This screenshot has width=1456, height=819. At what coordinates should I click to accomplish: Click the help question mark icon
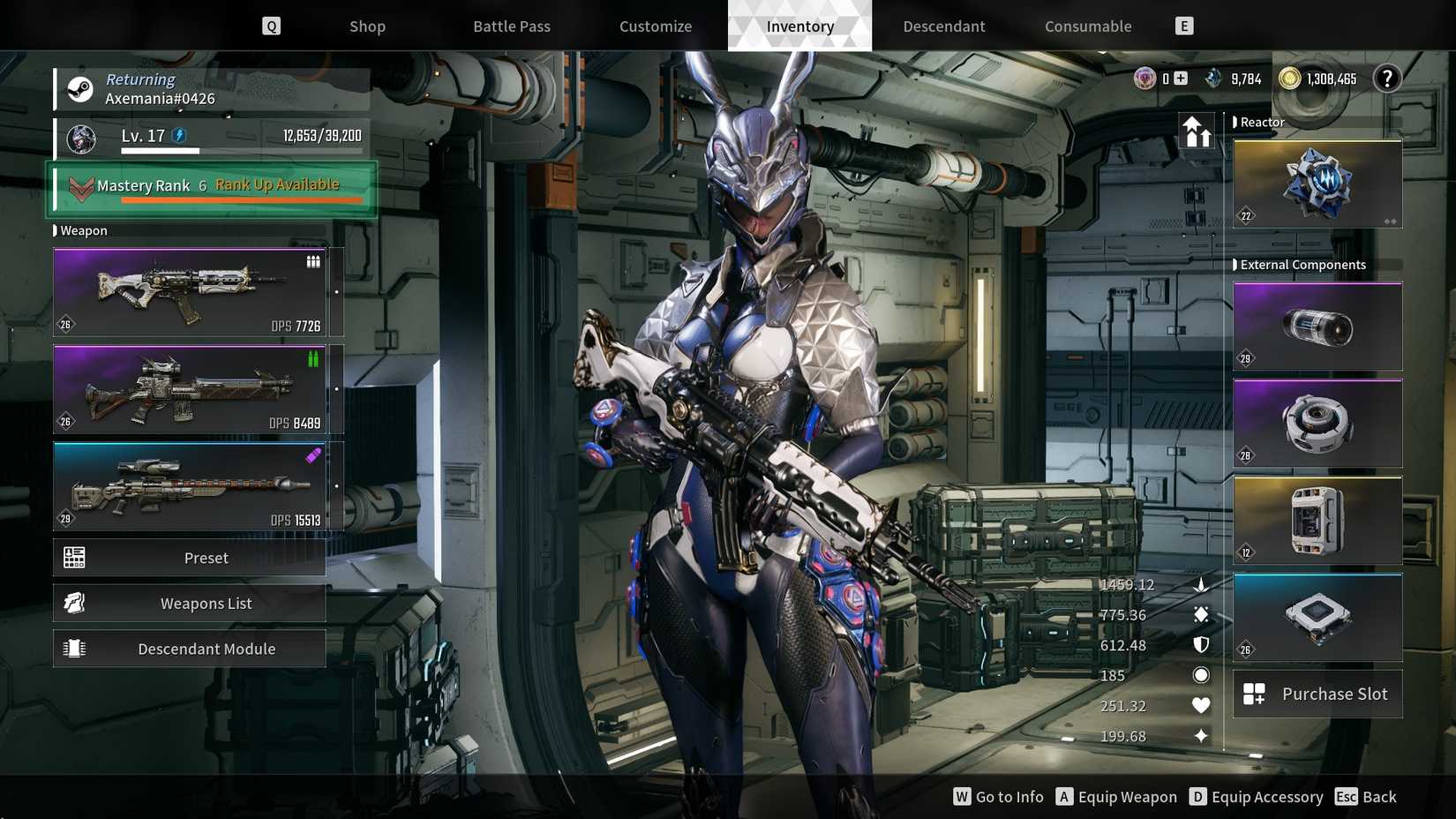(x=1387, y=78)
